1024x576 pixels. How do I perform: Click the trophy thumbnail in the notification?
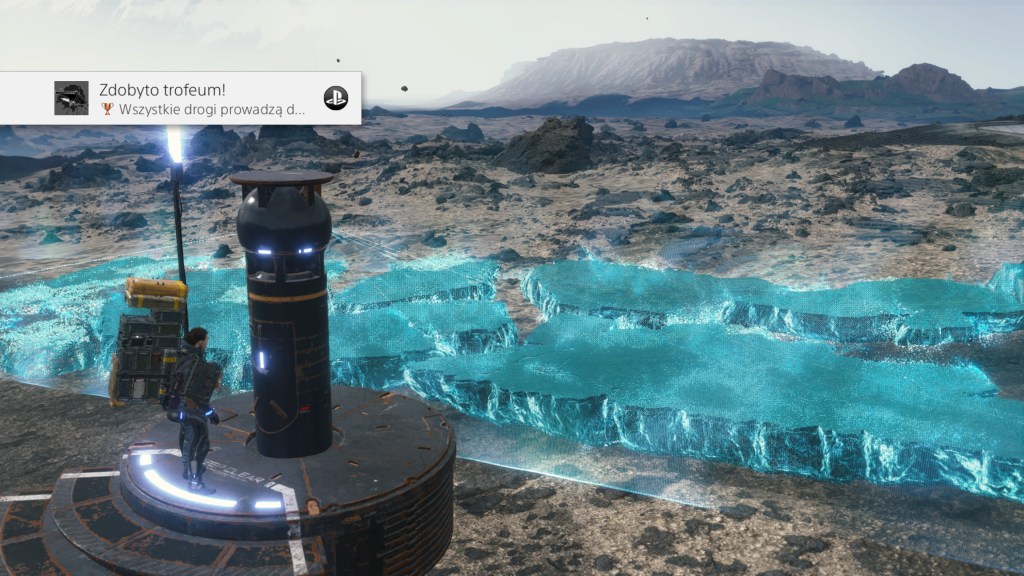71,98
